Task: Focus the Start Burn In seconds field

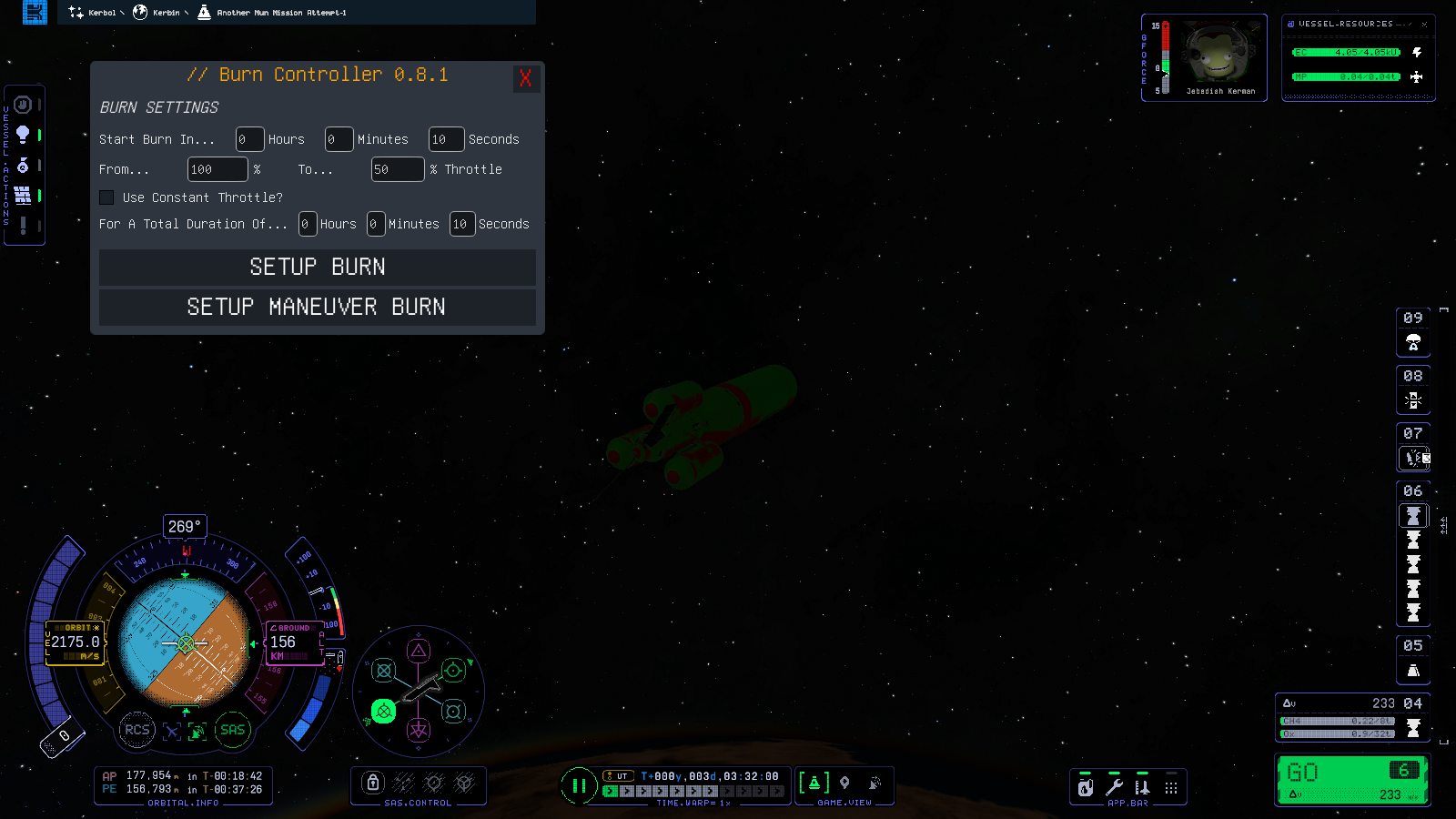Action: (x=446, y=139)
